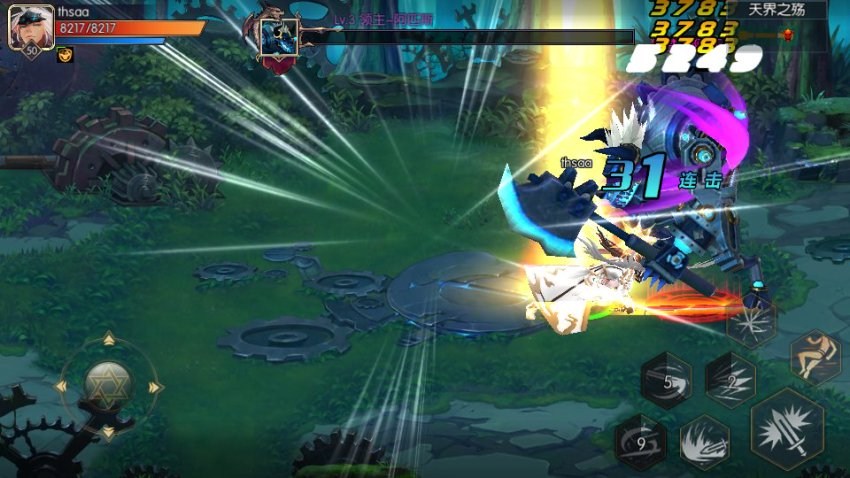Viewport: 850px width, 478px height.
Task: Select the boss portrait icon
Action: [278, 37]
